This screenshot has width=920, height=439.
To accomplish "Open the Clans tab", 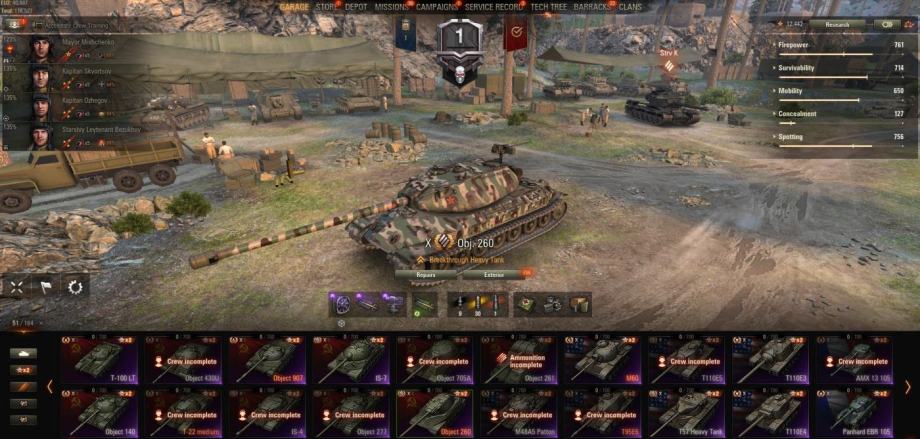I will pos(630,6).
